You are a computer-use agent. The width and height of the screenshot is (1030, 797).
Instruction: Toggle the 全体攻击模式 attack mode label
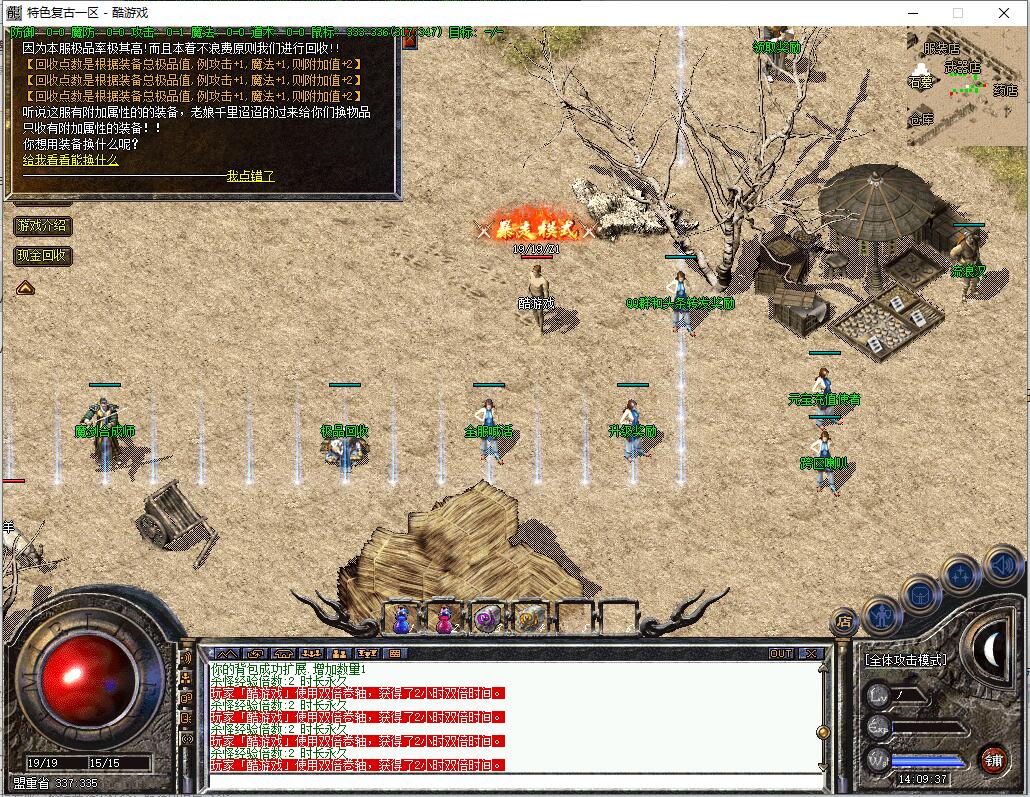coord(905,660)
